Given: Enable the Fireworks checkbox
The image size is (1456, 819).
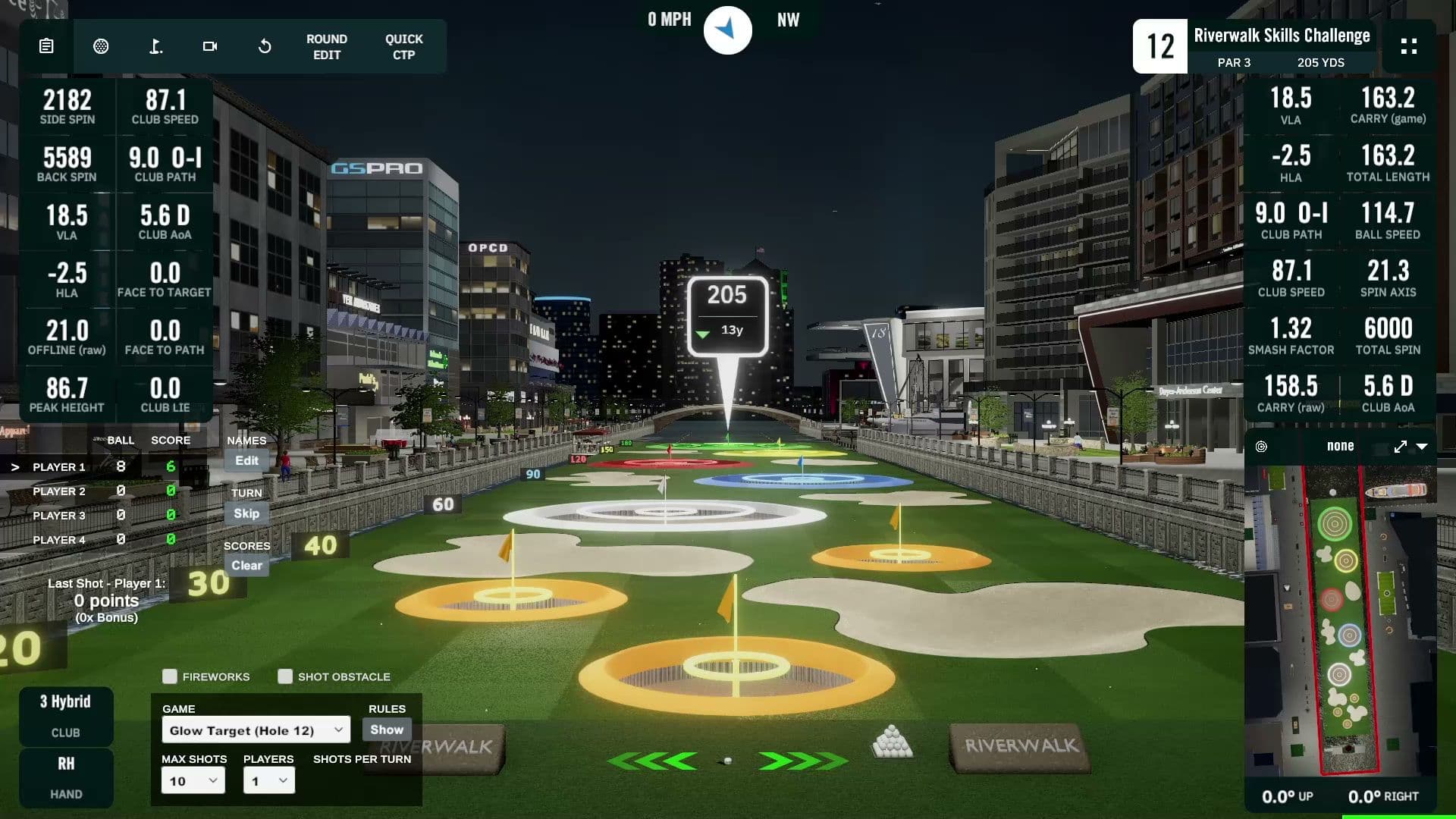Looking at the screenshot, I should [x=169, y=676].
